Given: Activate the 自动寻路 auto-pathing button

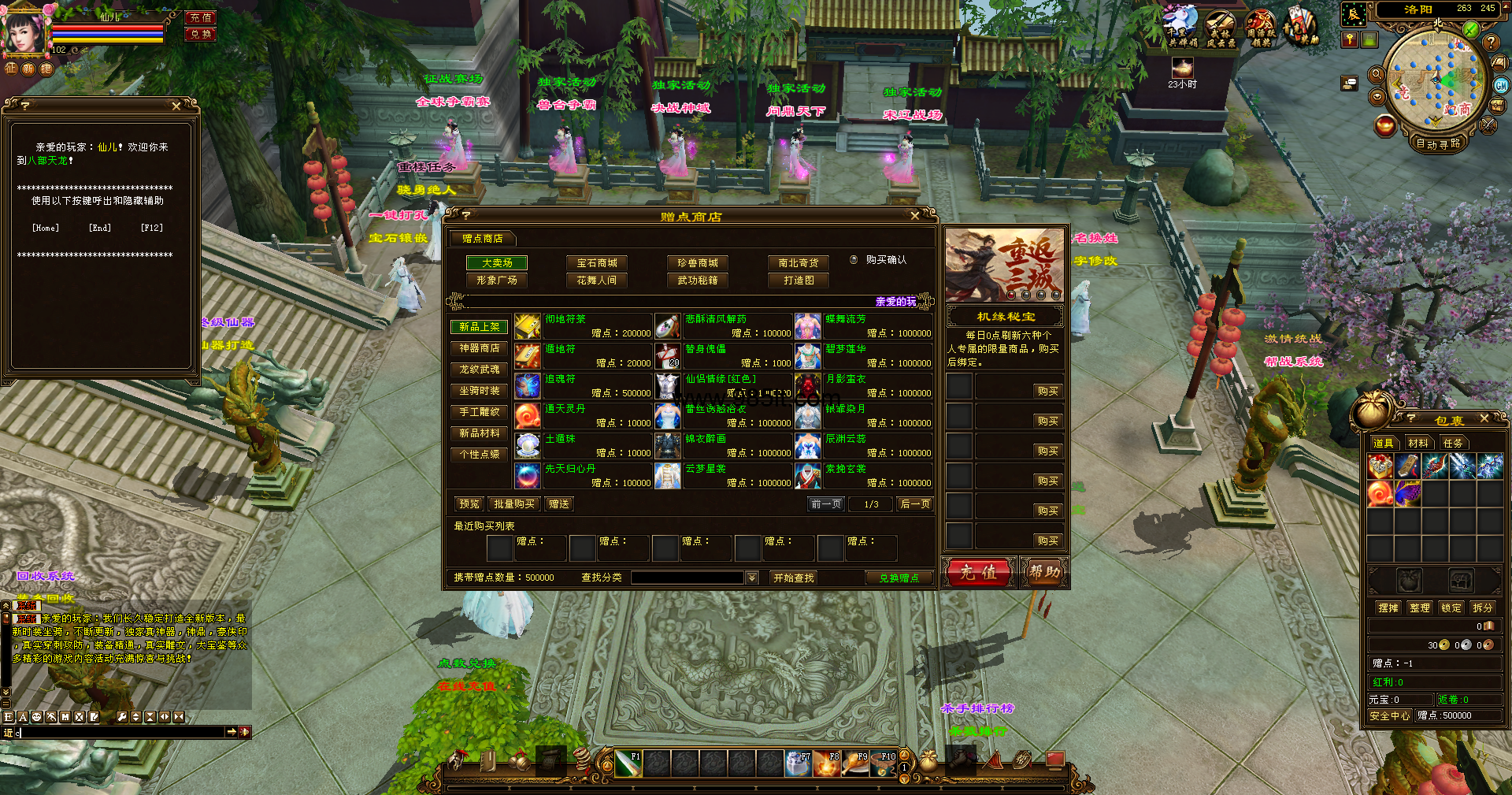Looking at the screenshot, I should [x=1438, y=144].
